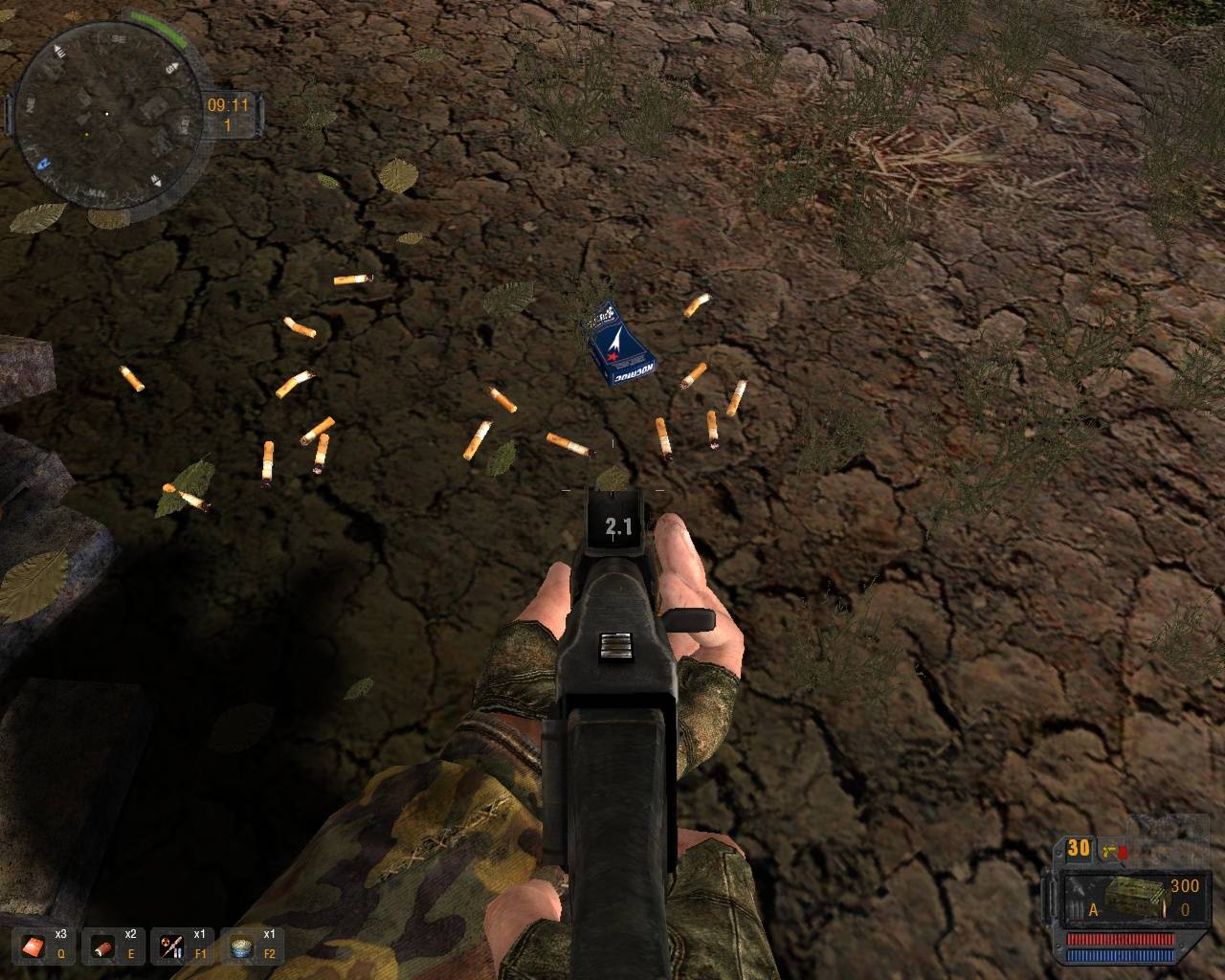Select the medkit in quick slot Q
This screenshot has width=1225, height=980.
pyautogui.click(x=33, y=947)
